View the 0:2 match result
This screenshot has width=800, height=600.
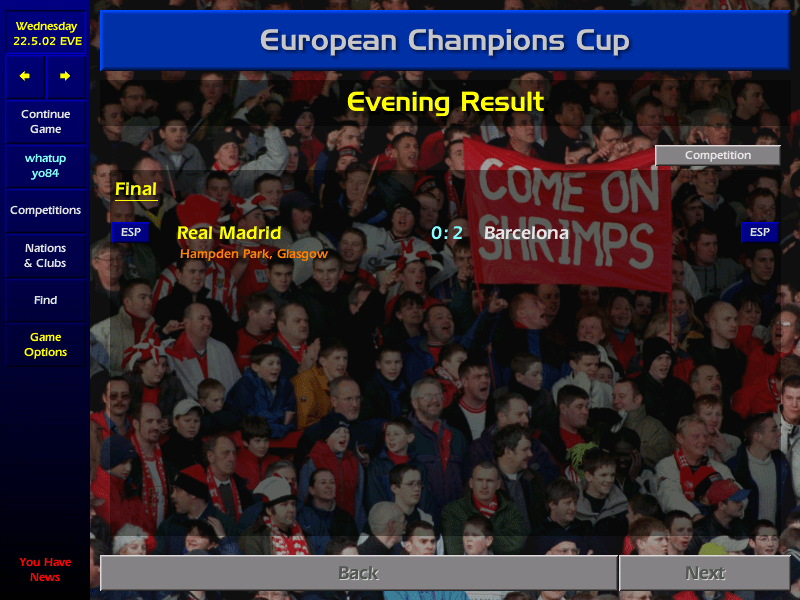tap(447, 233)
